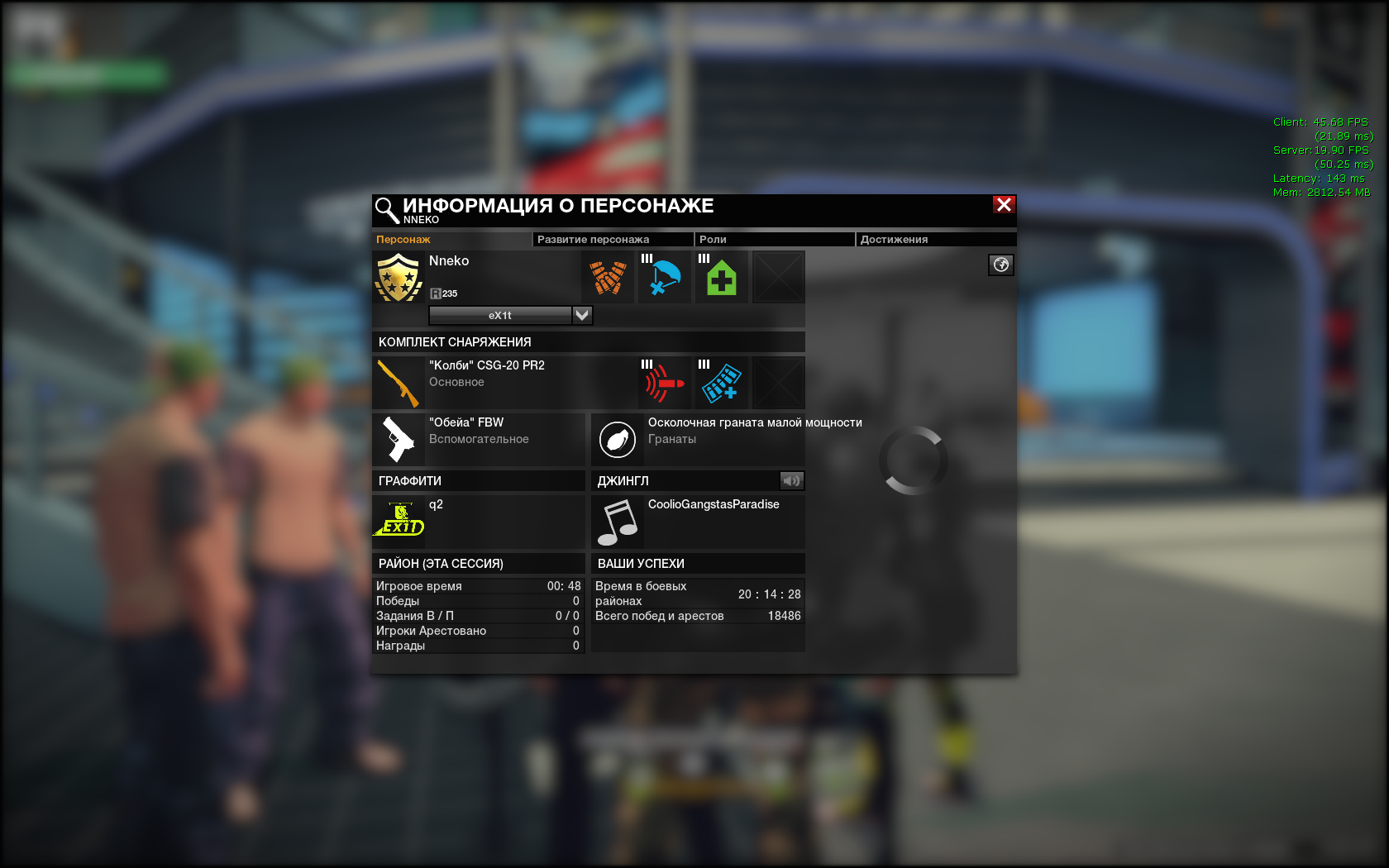Pick the red weapon modification icon
The height and width of the screenshot is (868, 1389).
665,383
